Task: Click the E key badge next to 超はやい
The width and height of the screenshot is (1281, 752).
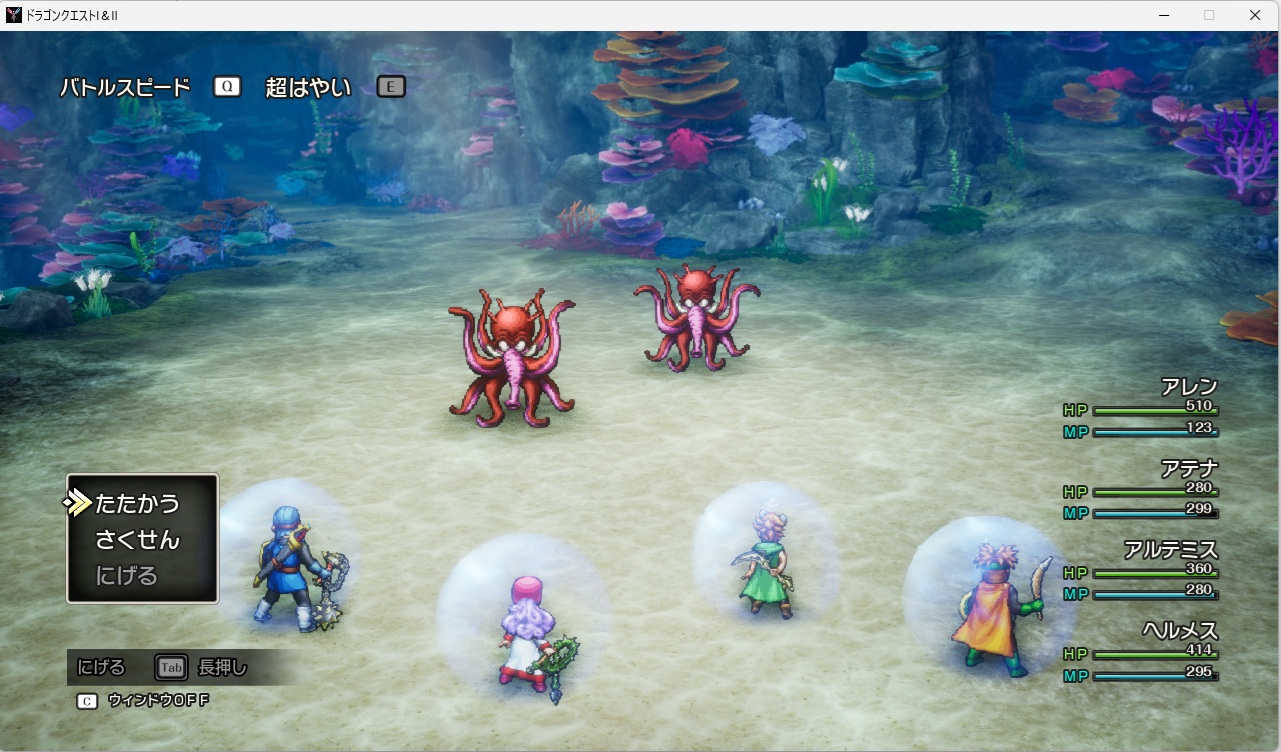Action: tap(390, 86)
